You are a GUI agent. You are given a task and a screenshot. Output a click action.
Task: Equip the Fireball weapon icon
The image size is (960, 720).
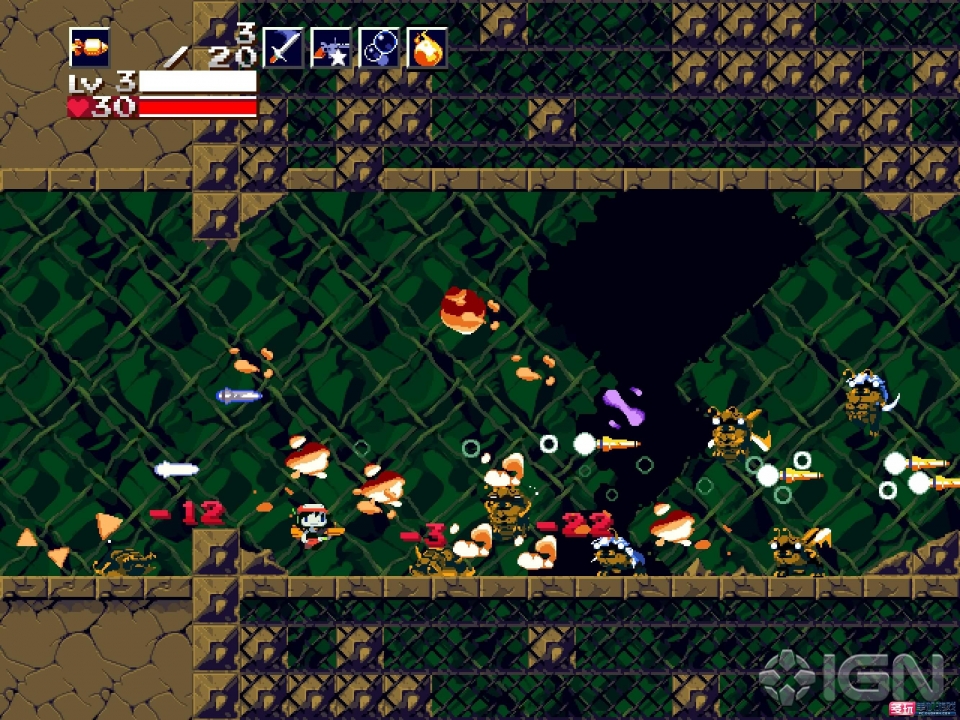pyautogui.click(x=427, y=47)
